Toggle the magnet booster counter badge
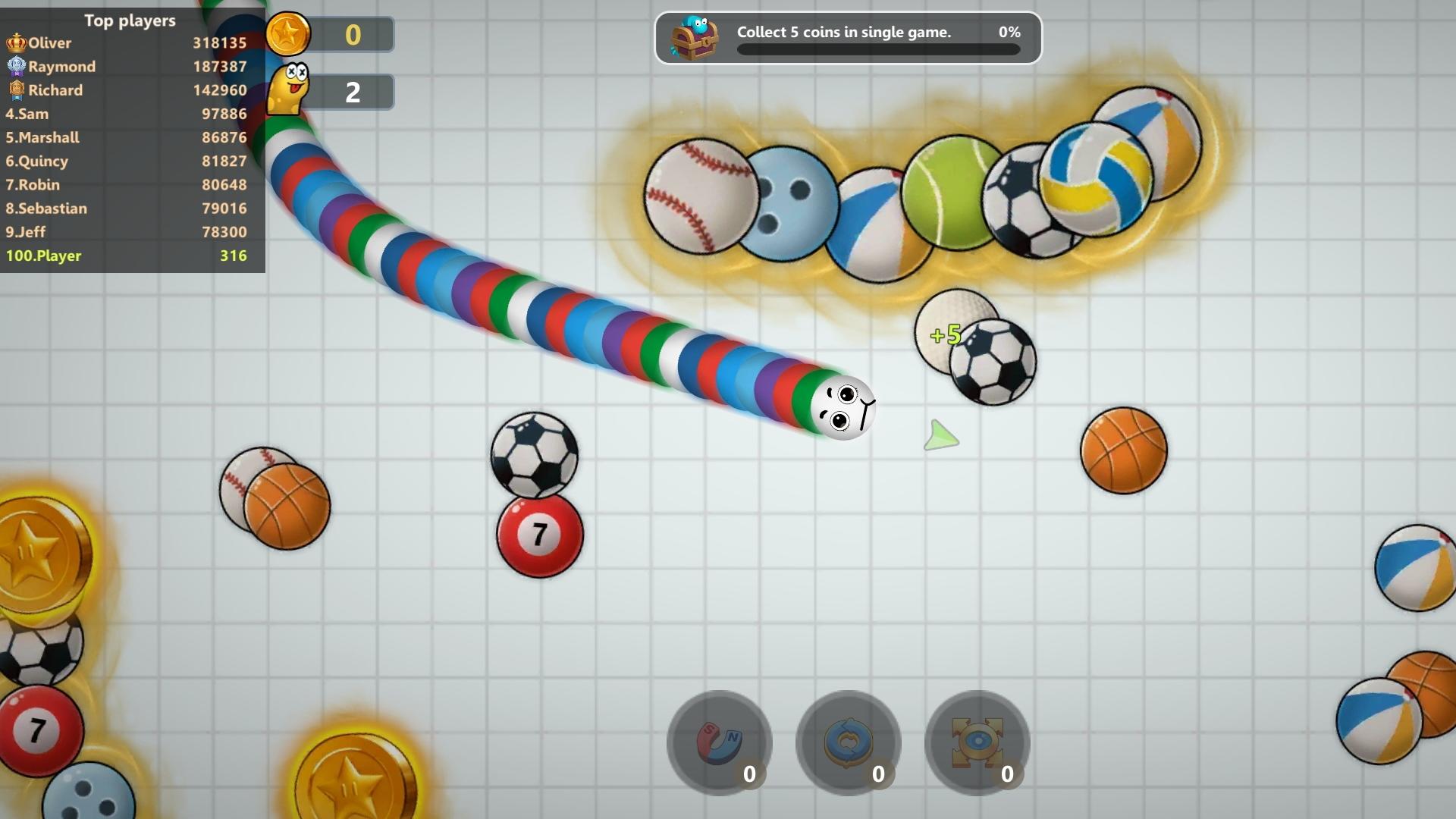This screenshot has width=1456, height=819. (x=750, y=774)
